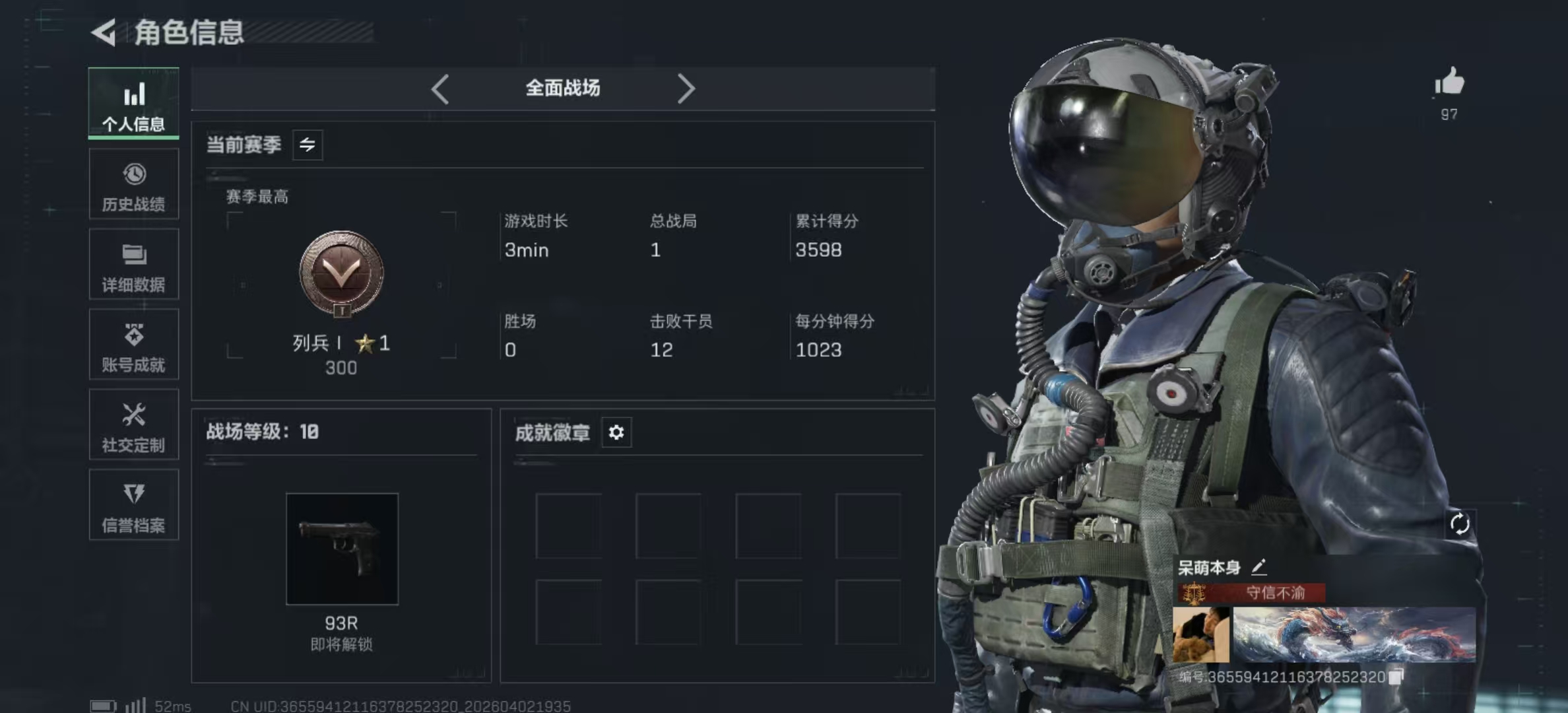Switch to the 历史战绩 tab
1568x713 pixels.
point(134,184)
